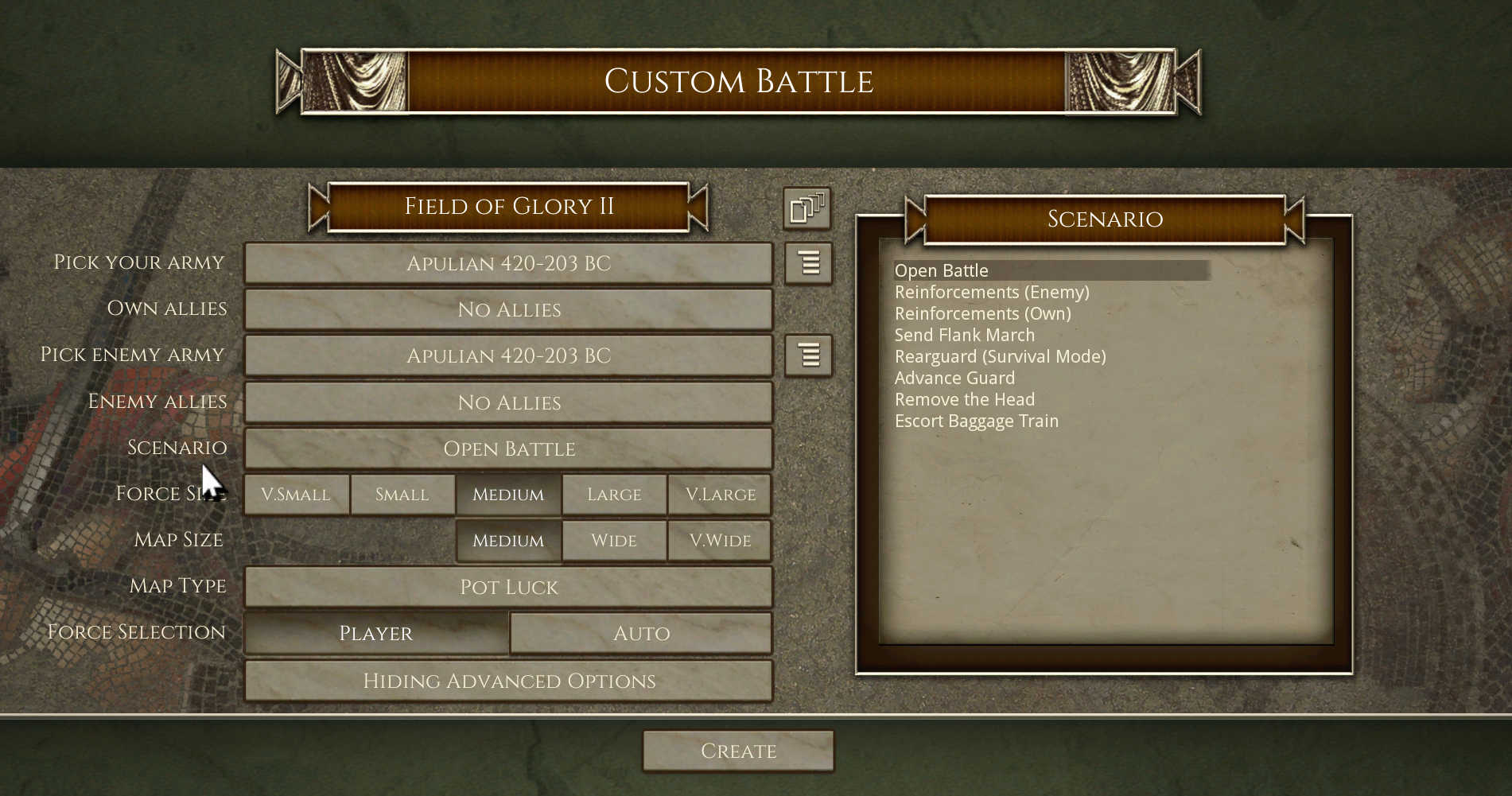Set force size to Large
Image resolution: width=1512 pixels, height=796 pixels.
[614, 495]
